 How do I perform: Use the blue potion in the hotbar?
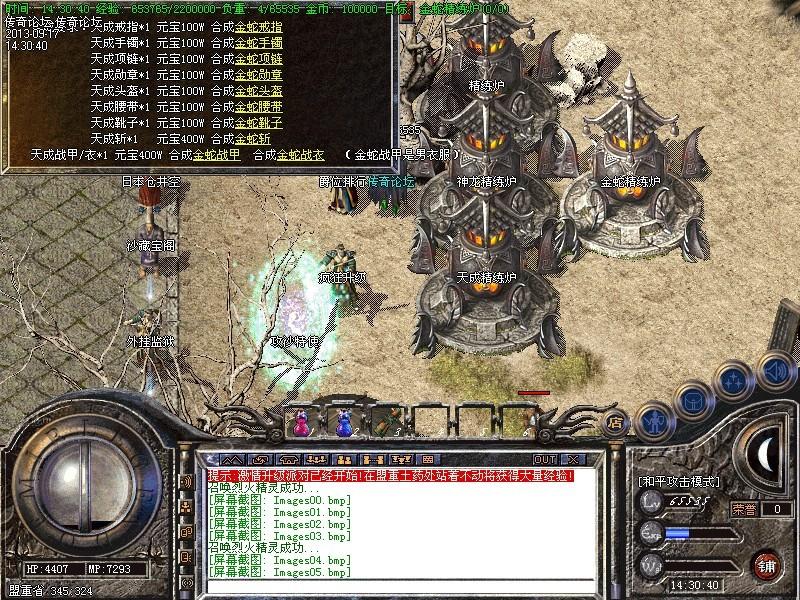tap(345, 421)
